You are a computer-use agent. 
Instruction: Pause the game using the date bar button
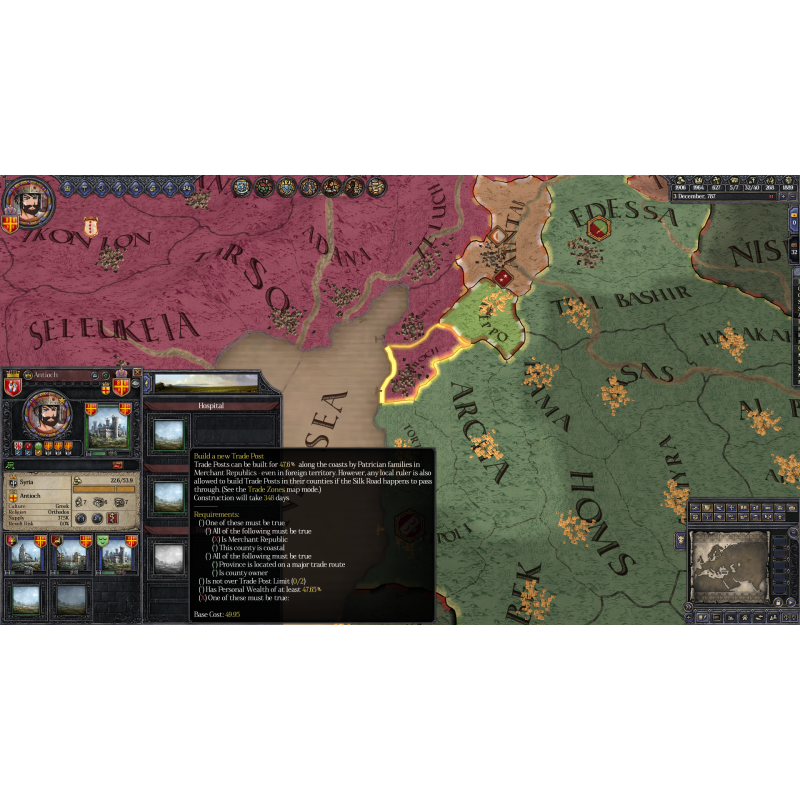coord(771,198)
